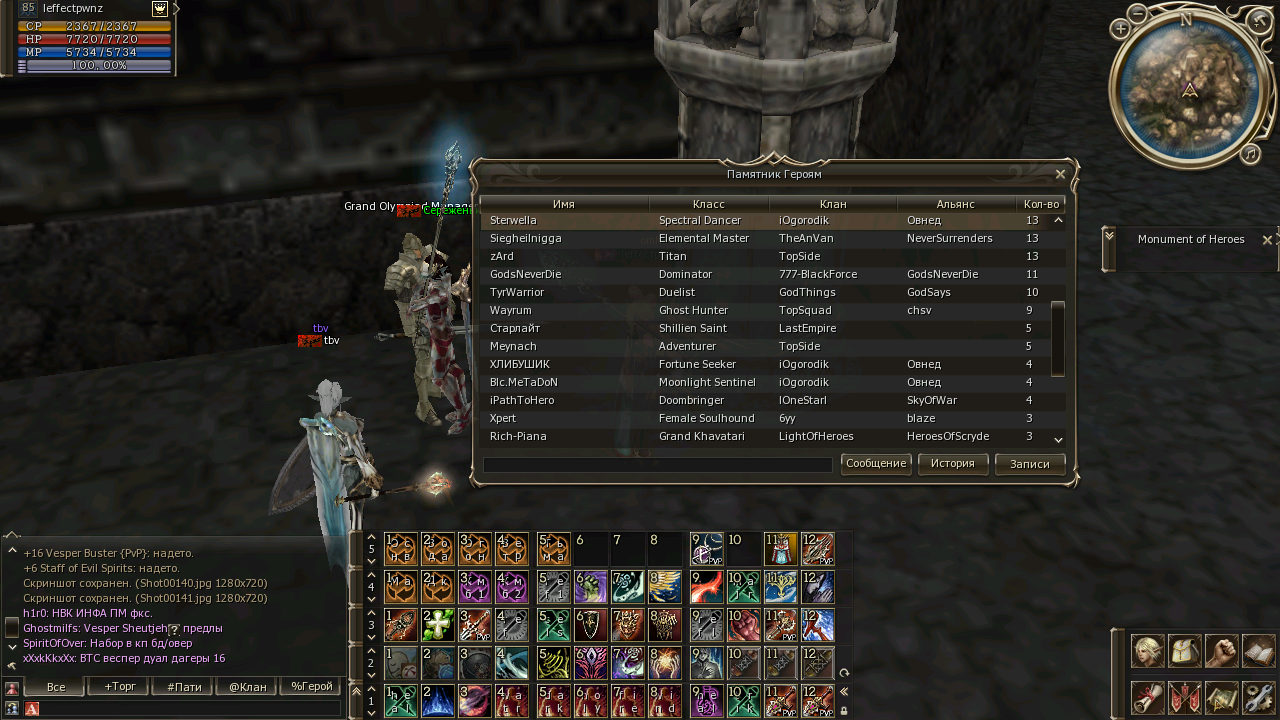Switch to the +Торг chat tab
This screenshot has height=720, width=1280.
coord(119,687)
